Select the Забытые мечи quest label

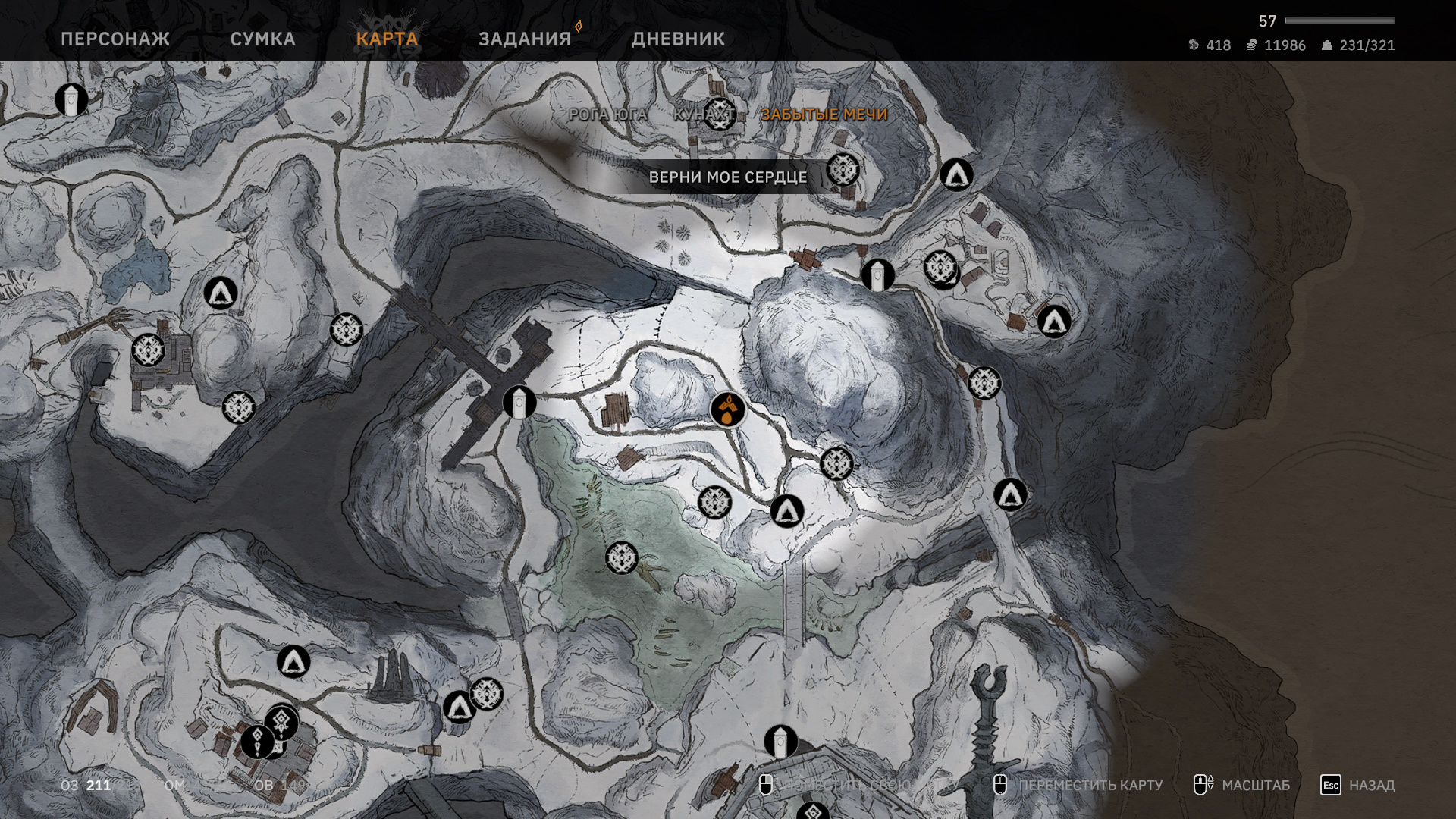click(824, 115)
